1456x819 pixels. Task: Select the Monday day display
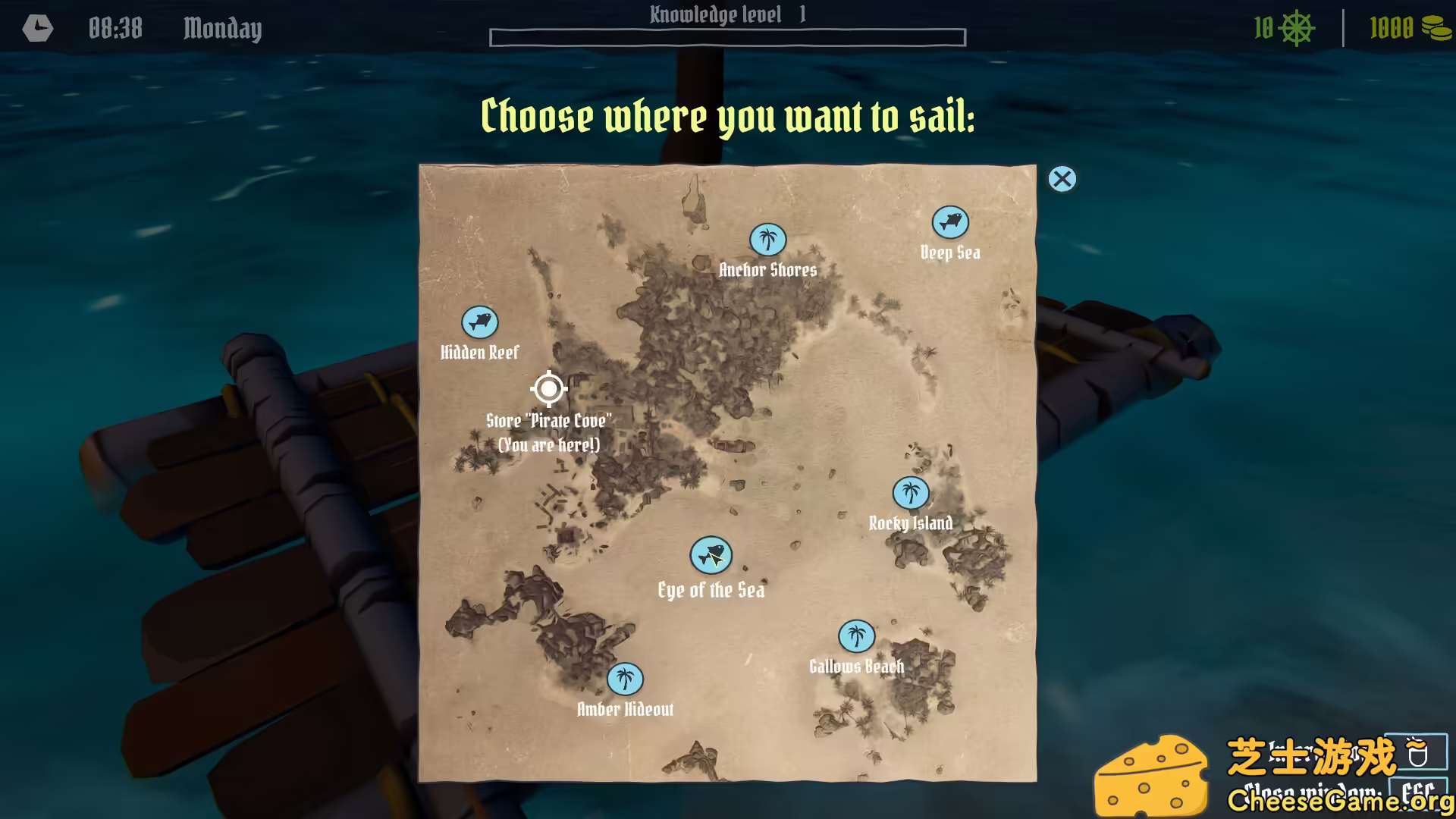[x=221, y=29]
